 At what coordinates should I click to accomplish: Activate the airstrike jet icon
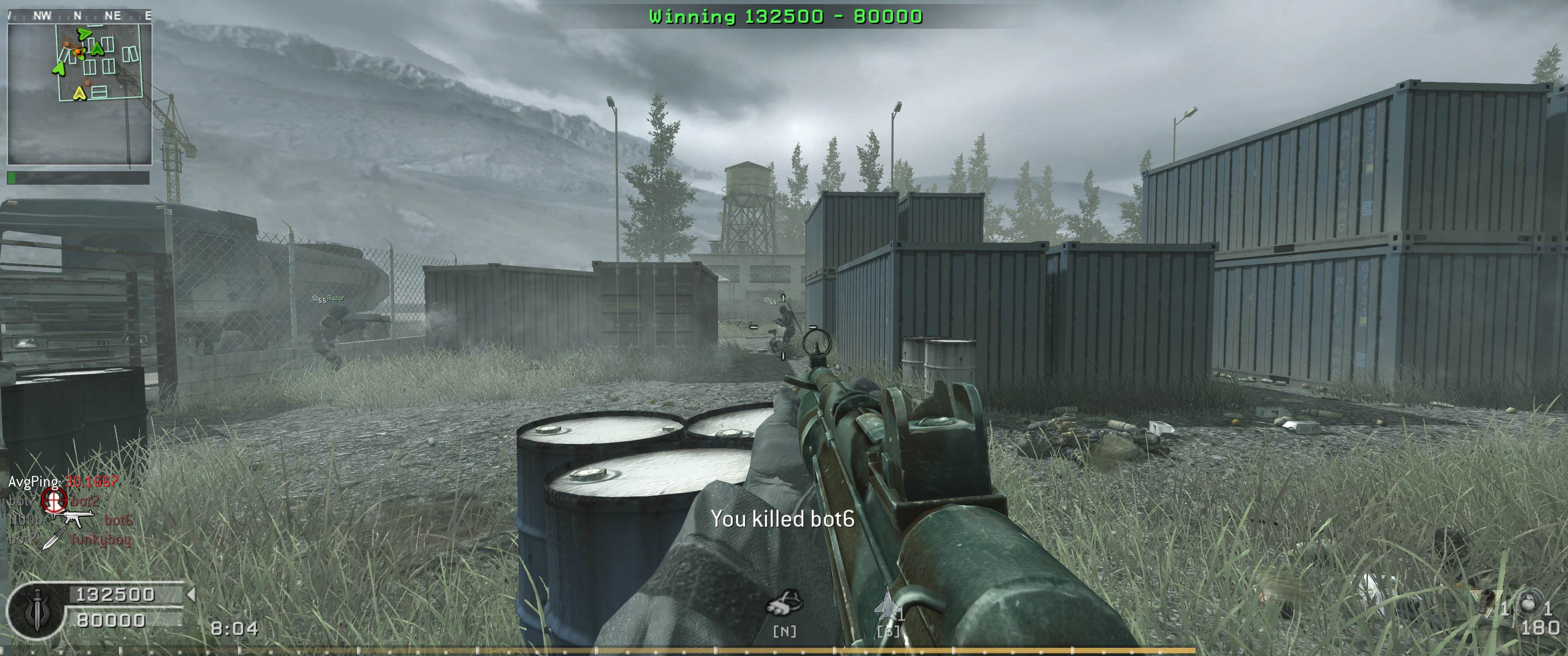point(886,604)
